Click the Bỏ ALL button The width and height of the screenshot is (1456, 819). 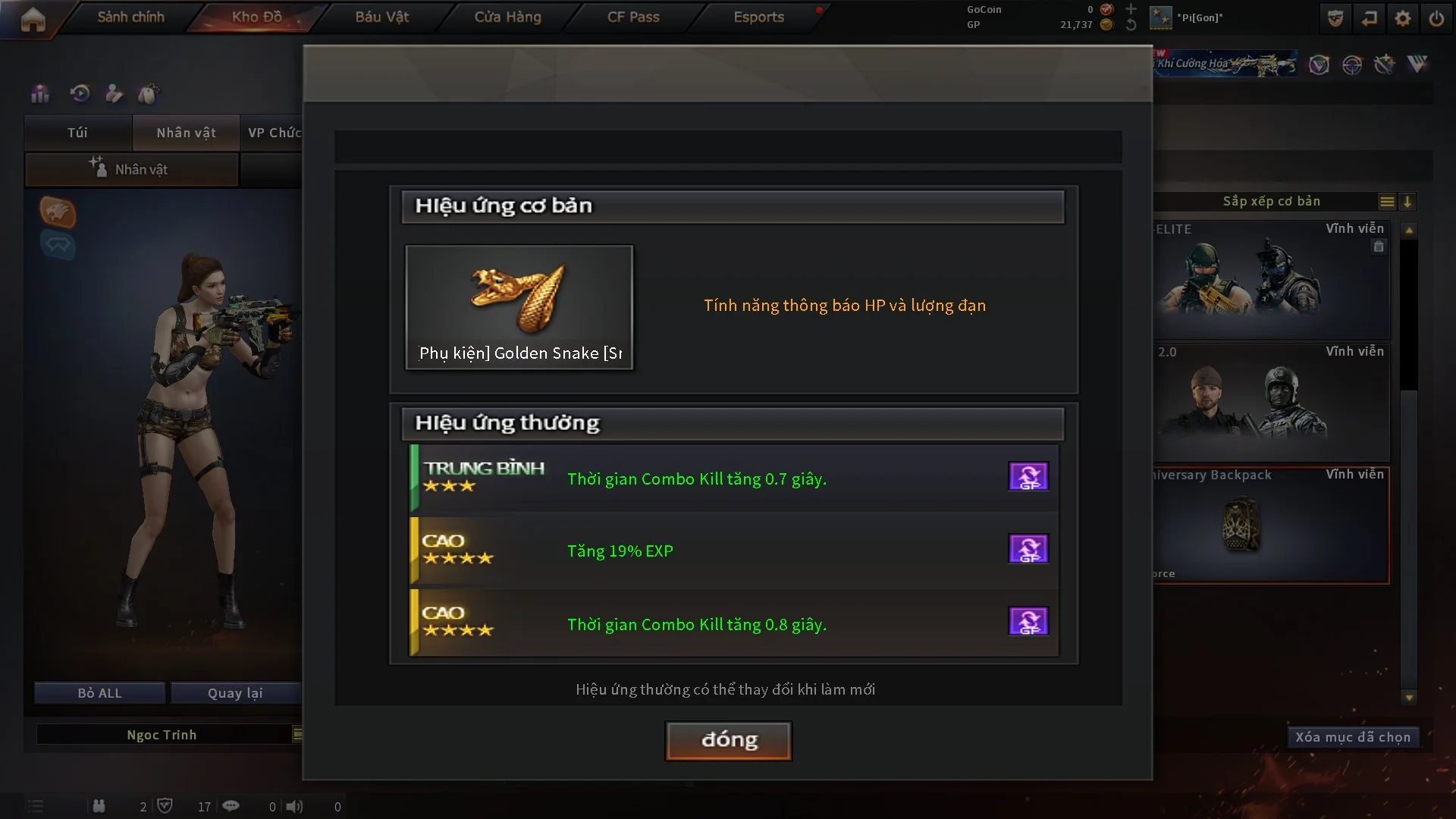click(x=99, y=693)
